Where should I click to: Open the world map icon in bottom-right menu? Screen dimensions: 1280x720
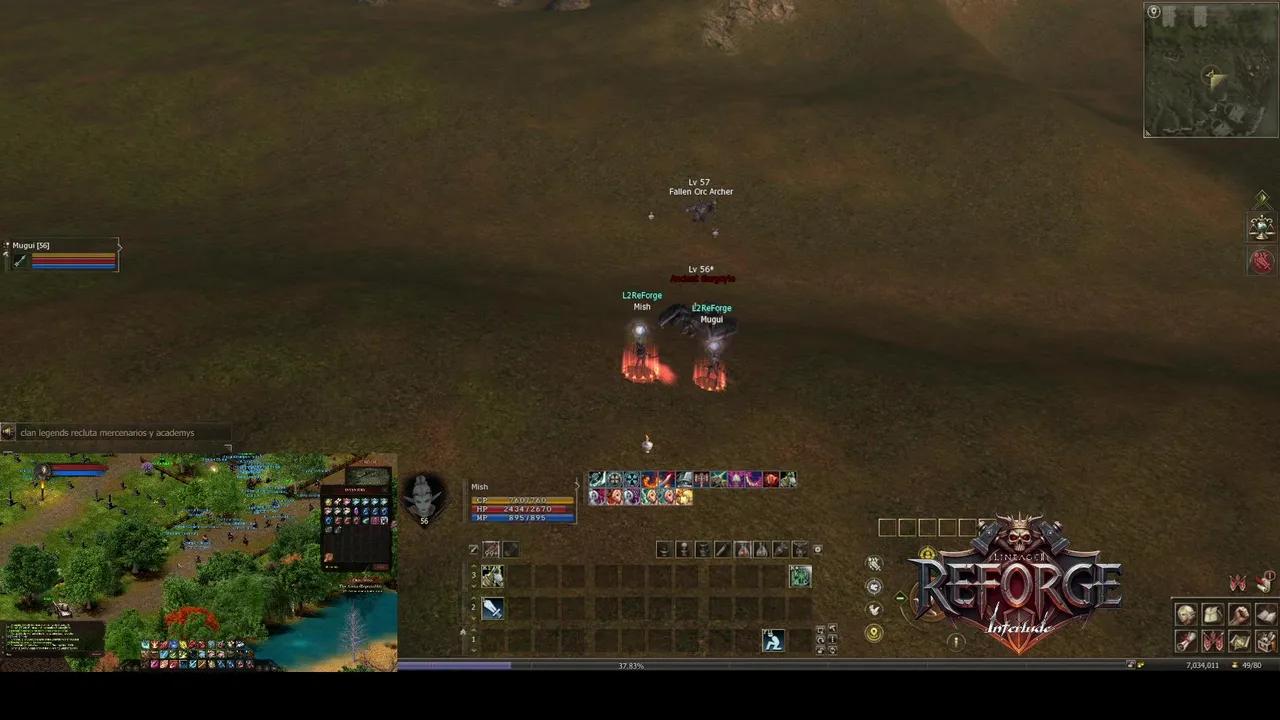click(1239, 641)
